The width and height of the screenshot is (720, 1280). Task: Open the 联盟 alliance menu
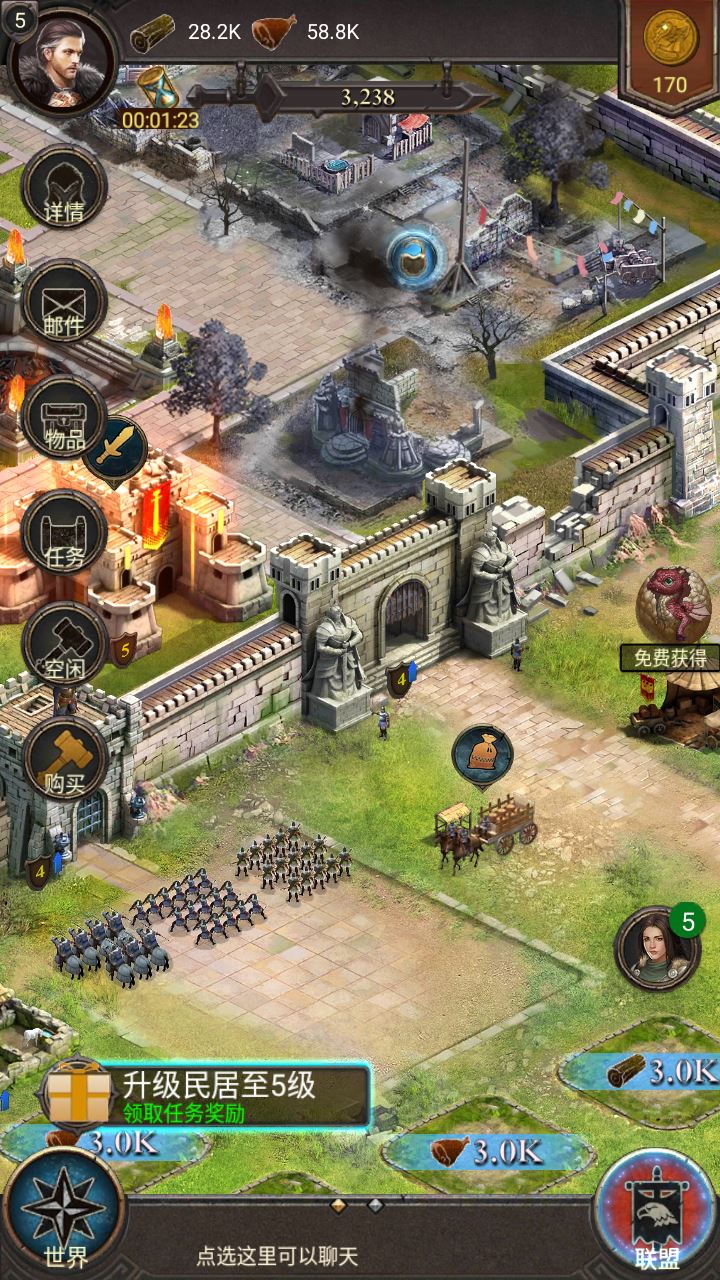click(656, 1213)
